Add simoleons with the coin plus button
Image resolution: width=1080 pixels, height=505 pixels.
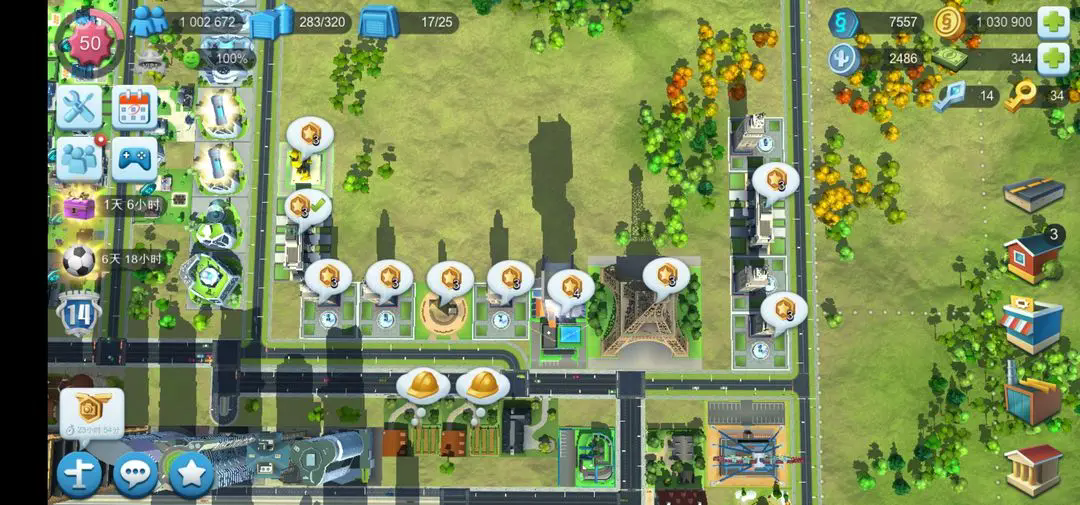point(1052,22)
